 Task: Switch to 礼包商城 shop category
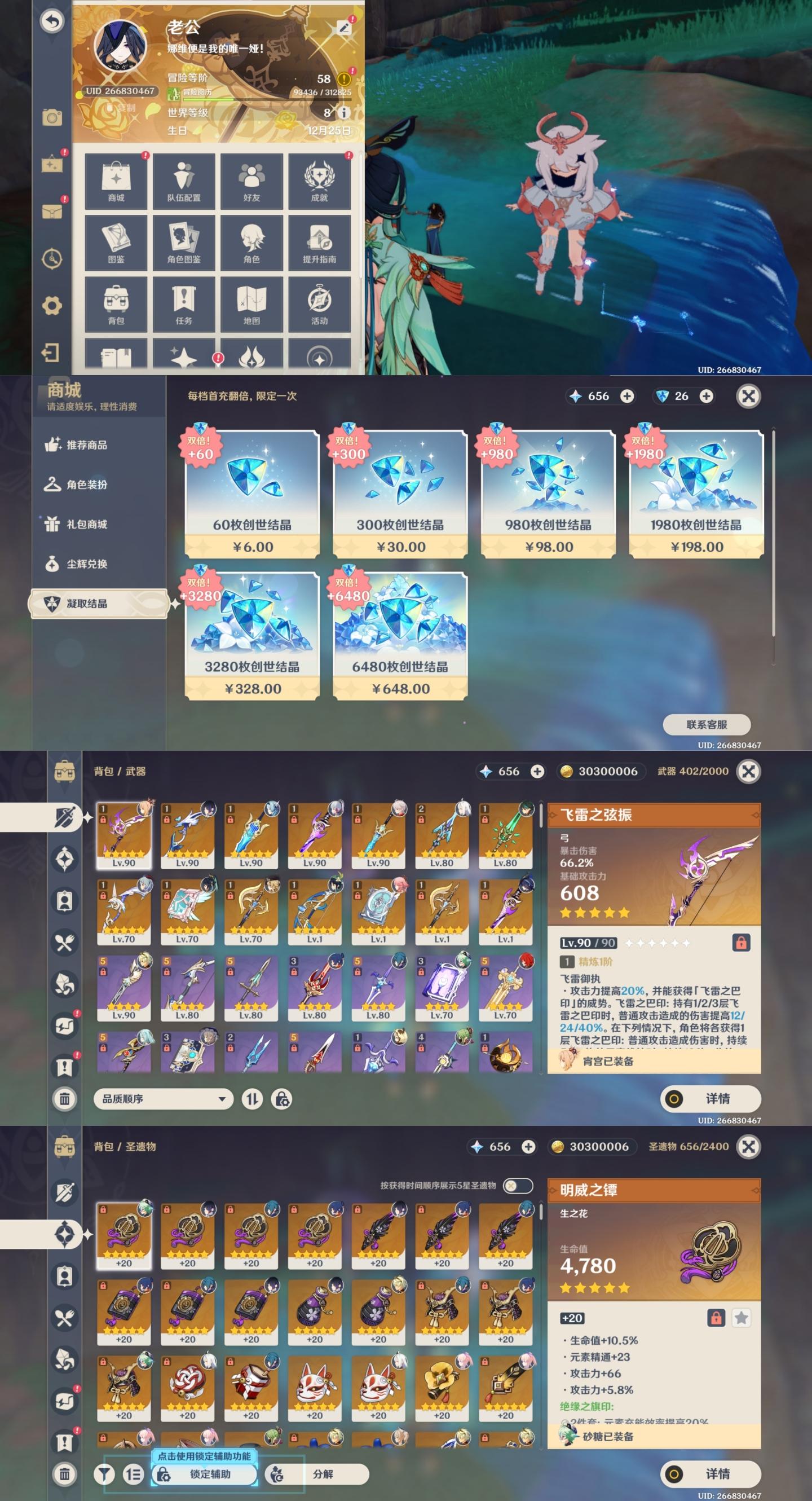coord(86,524)
